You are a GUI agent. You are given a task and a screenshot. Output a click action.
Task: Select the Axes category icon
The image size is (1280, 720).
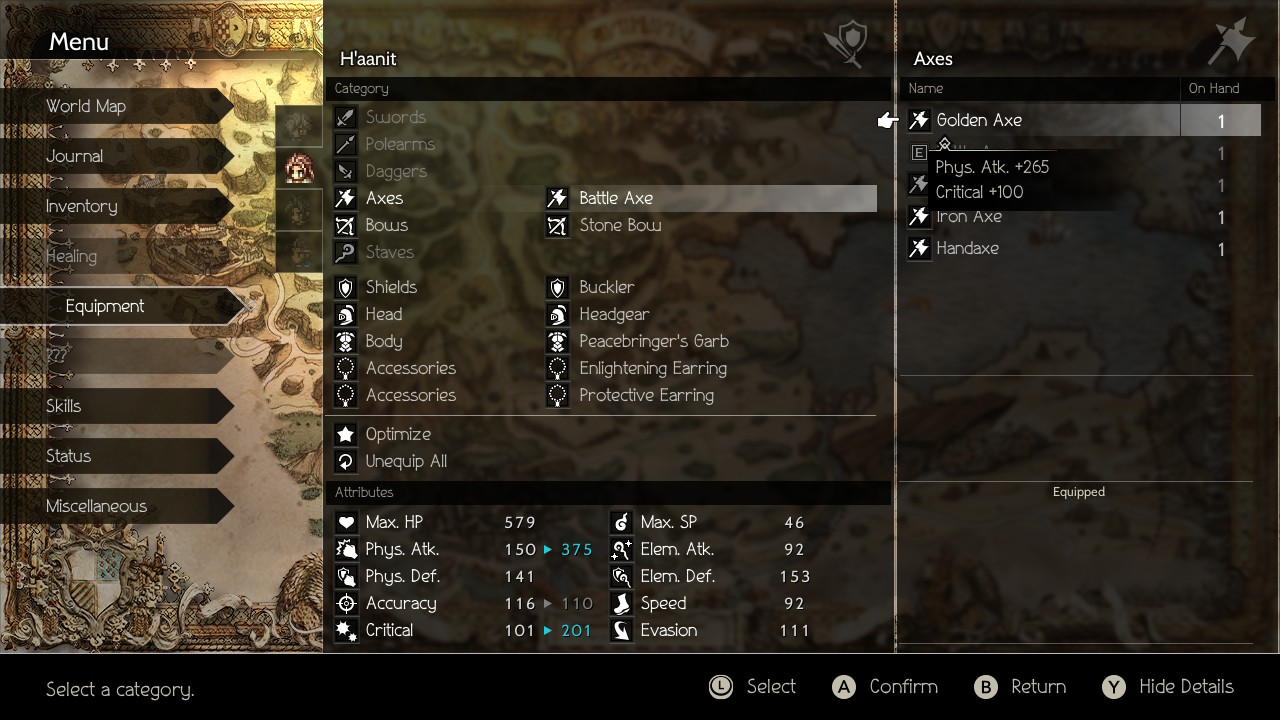point(345,198)
